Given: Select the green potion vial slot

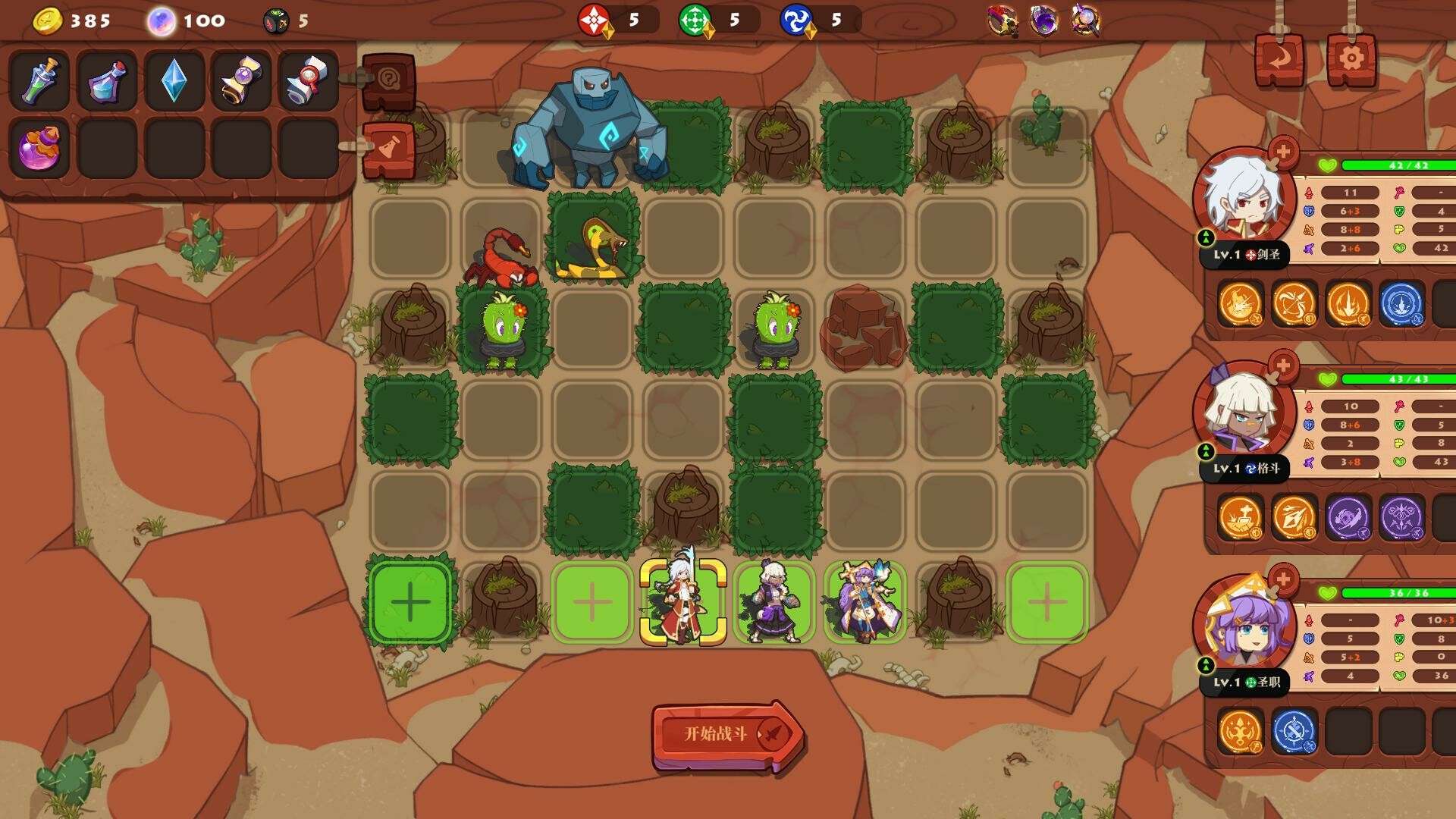Looking at the screenshot, I should (x=39, y=80).
